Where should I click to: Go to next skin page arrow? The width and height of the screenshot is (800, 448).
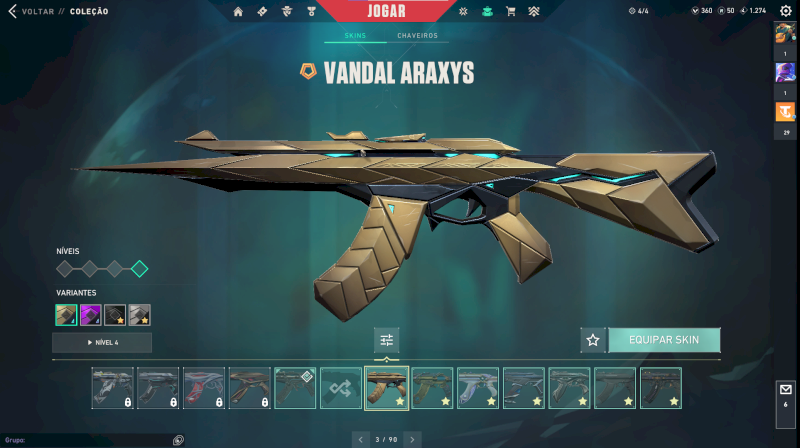coord(412,439)
